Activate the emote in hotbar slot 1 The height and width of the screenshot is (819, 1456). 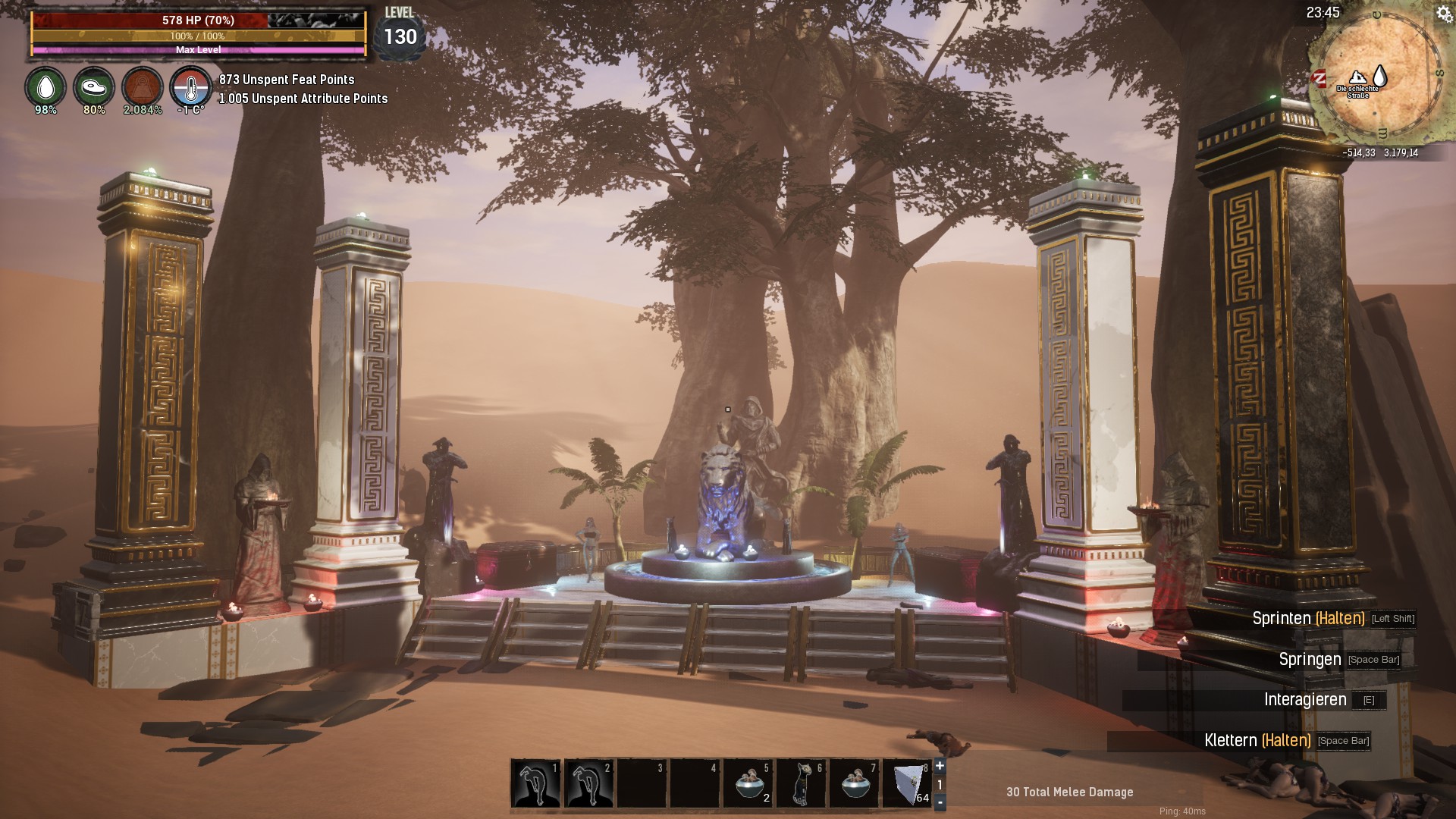[536, 784]
